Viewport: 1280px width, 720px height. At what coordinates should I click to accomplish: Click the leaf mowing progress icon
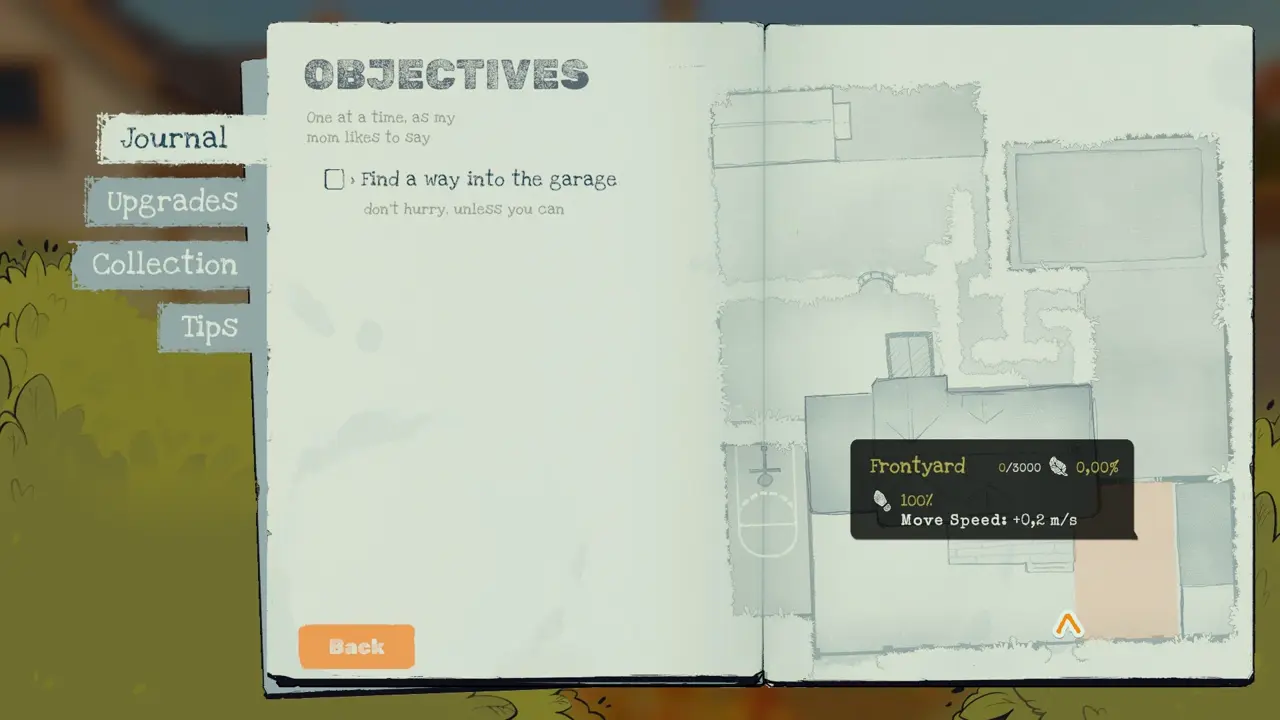[x=1059, y=466]
